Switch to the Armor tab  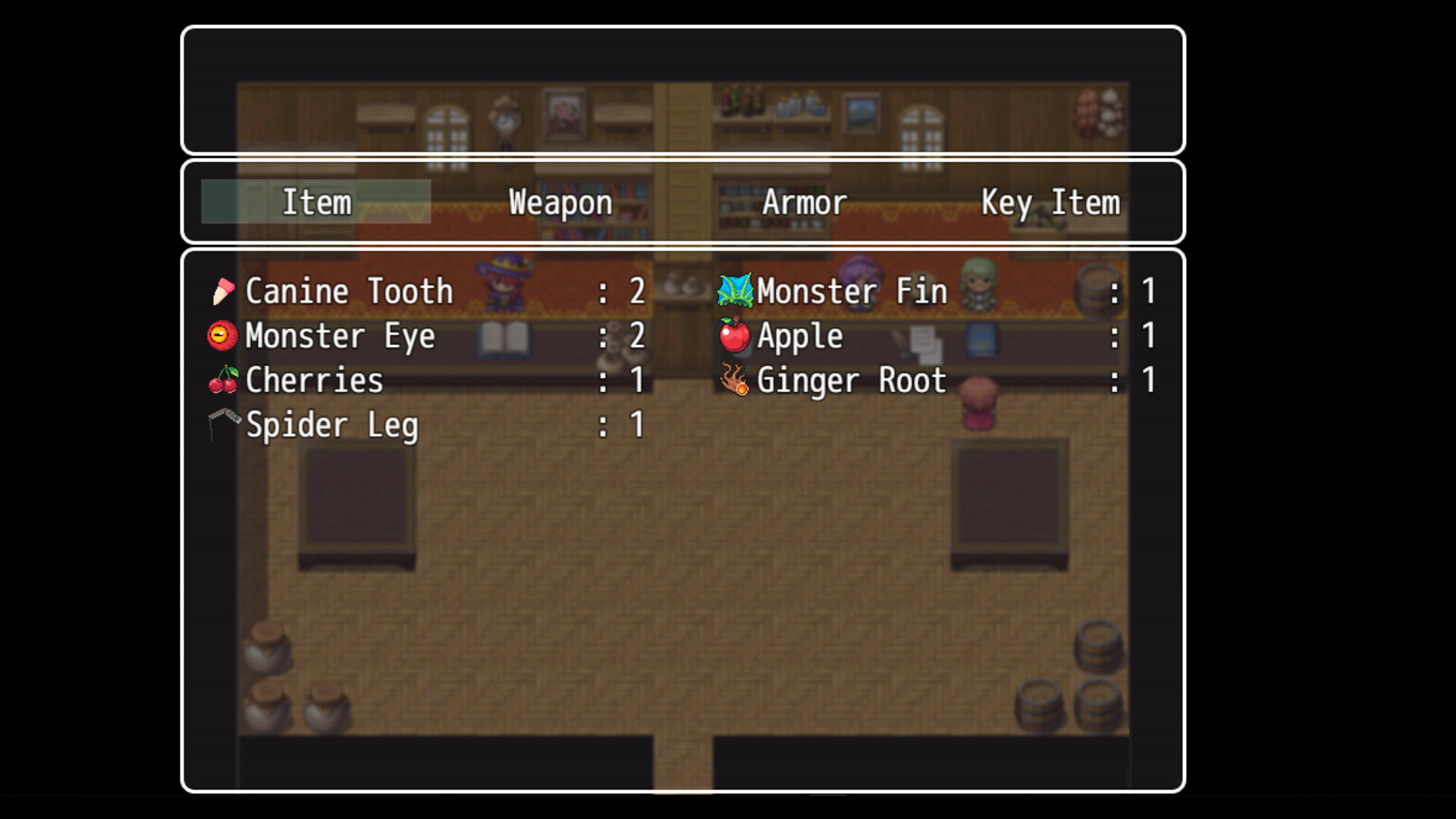tap(805, 202)
